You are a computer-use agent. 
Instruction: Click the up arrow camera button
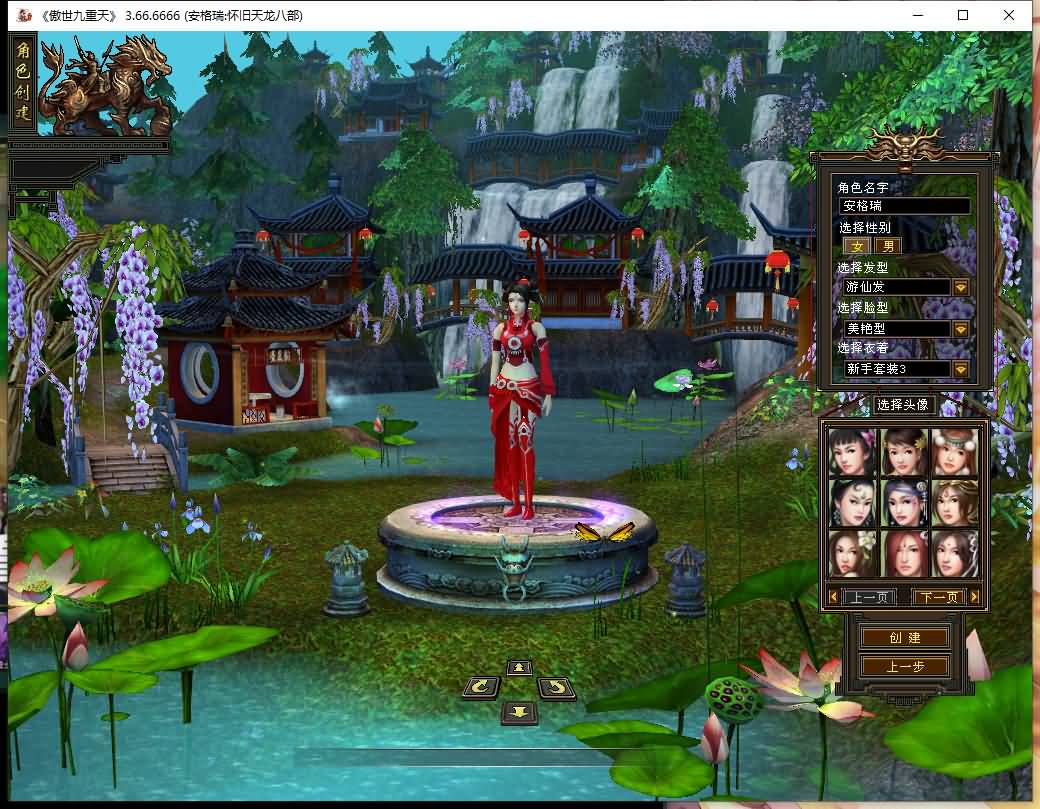pos(518,667)
